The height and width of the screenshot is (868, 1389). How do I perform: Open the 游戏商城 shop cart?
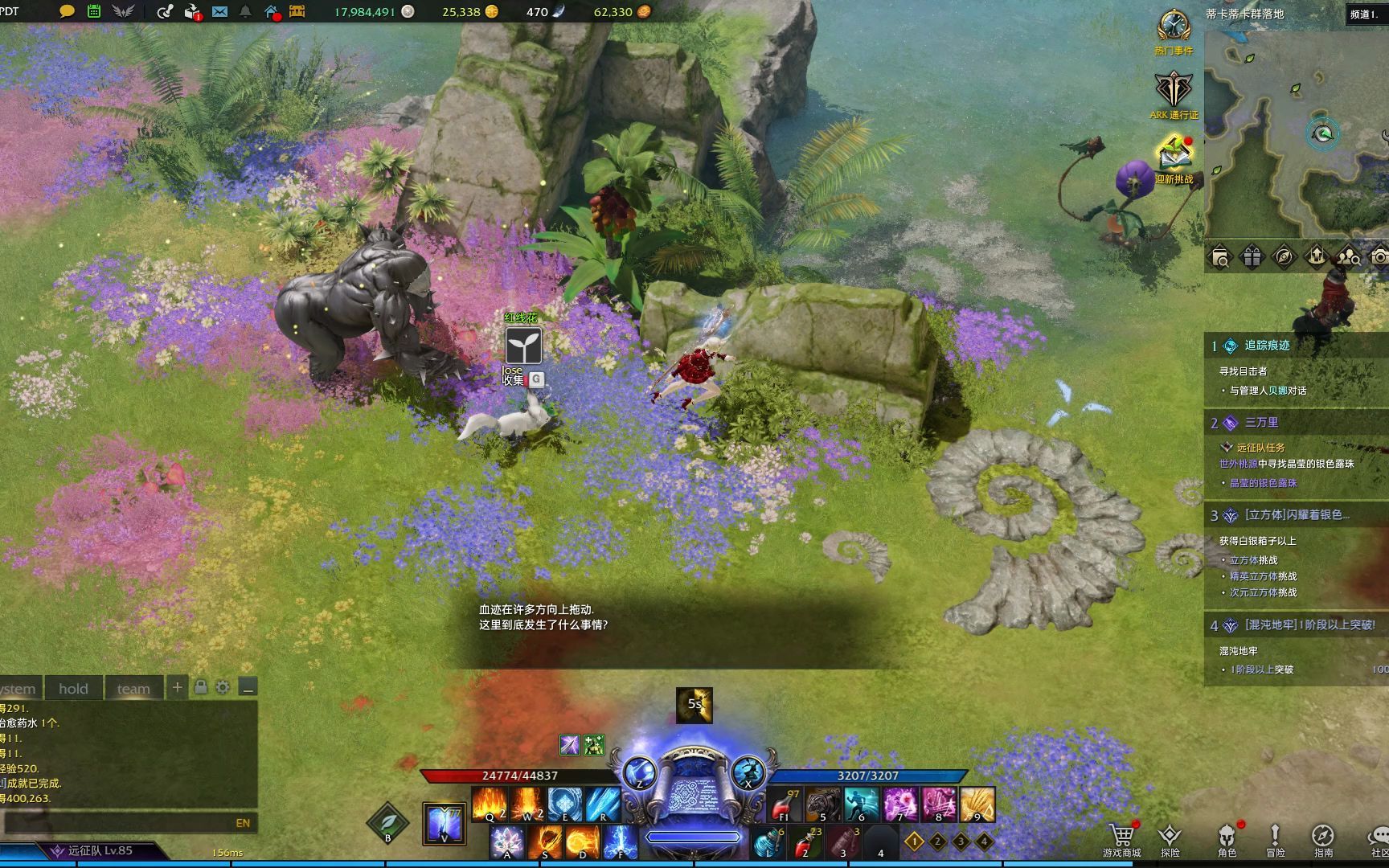tap(1121, 837)
